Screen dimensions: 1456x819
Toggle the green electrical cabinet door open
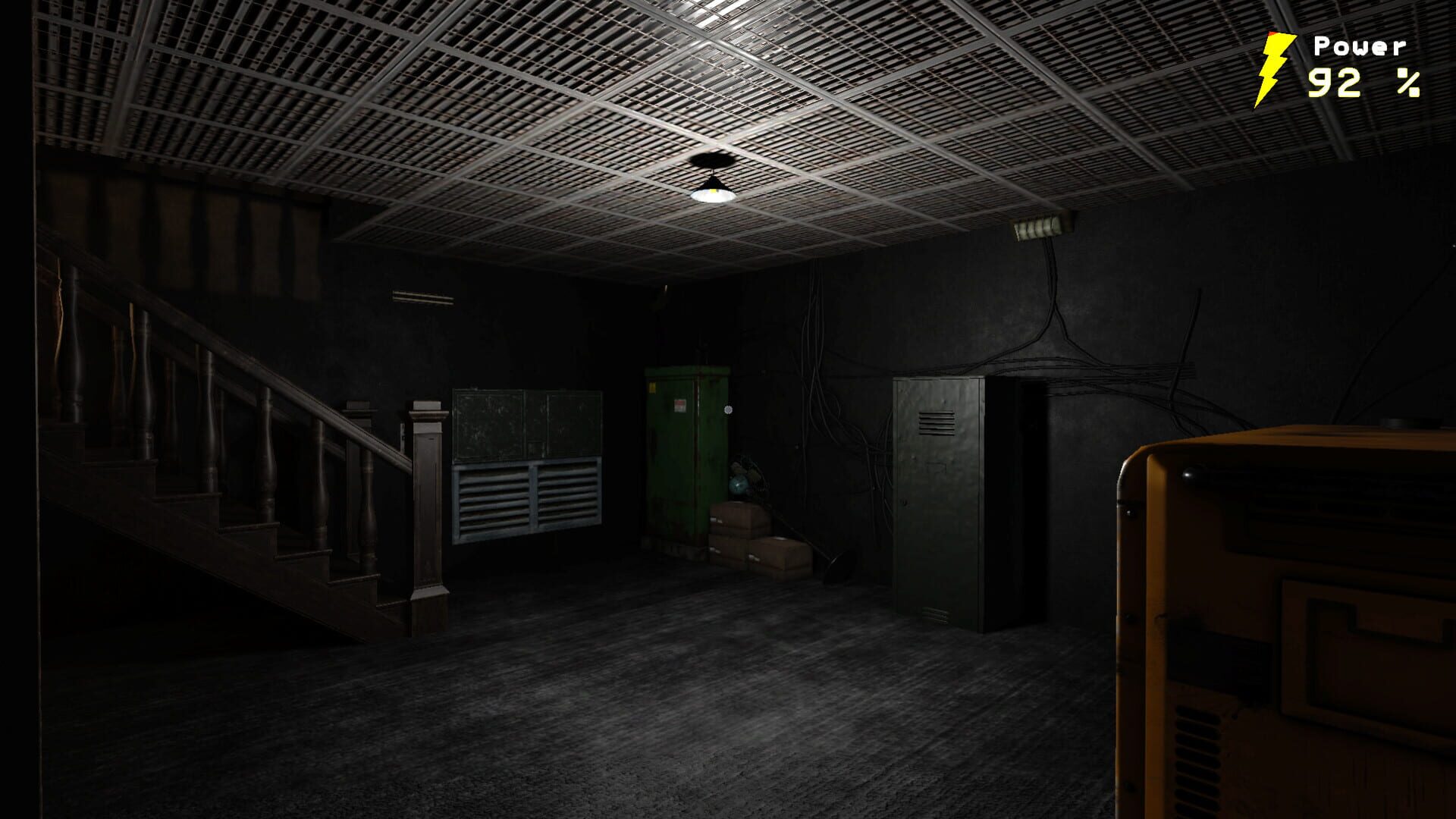point(679,455)
